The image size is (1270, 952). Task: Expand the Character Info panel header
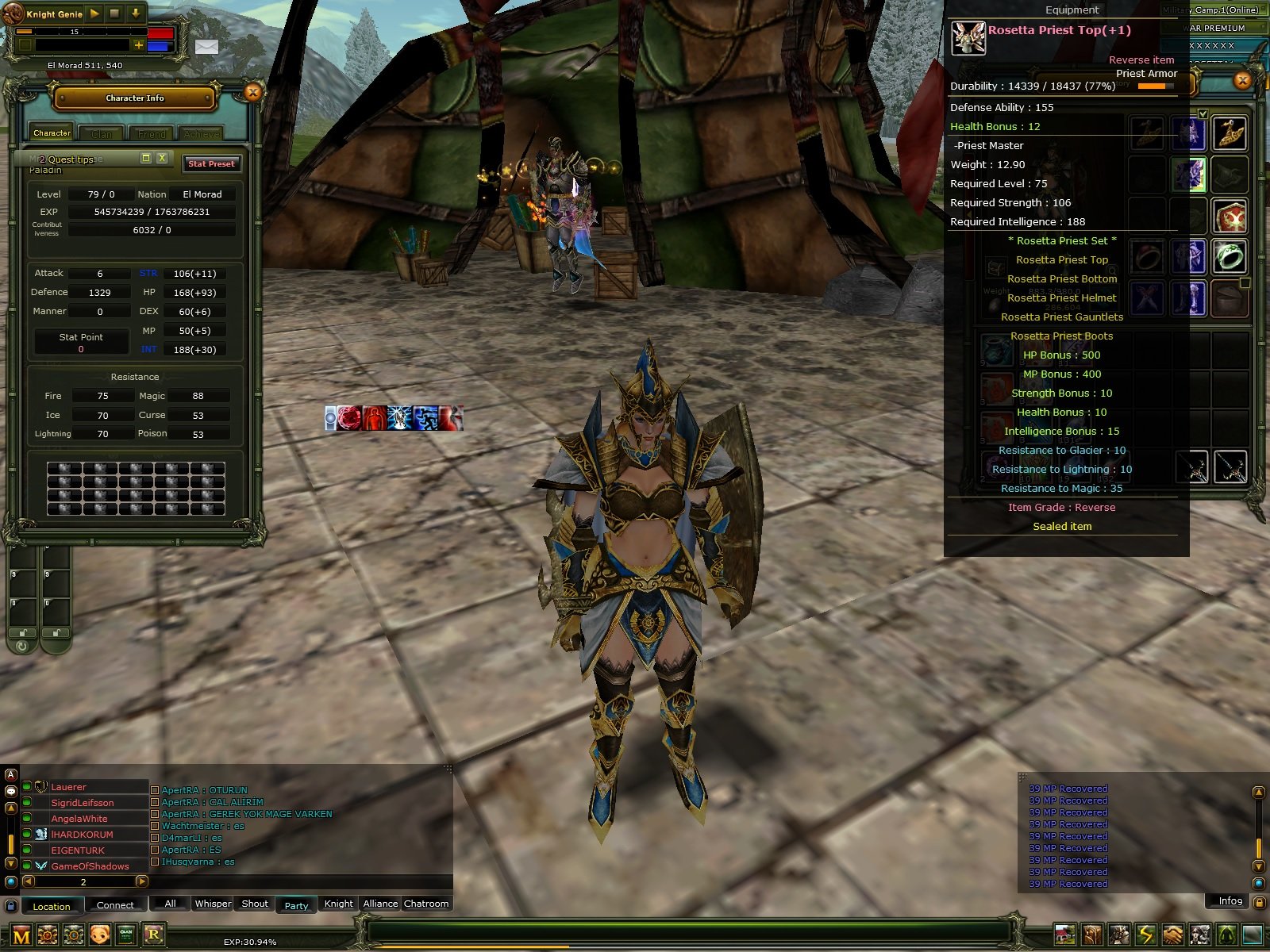pos(133,98)
